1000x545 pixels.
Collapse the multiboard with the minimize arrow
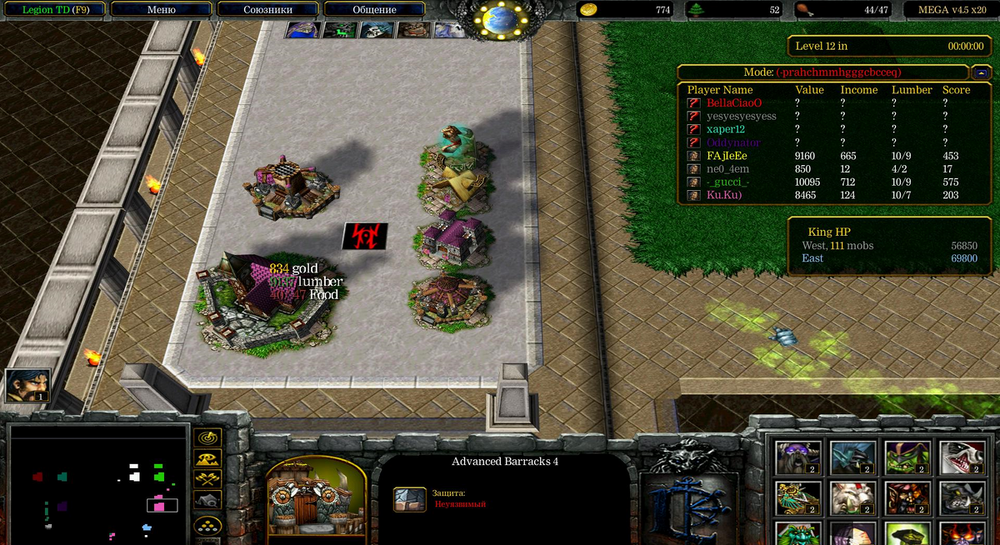point(984,73)
